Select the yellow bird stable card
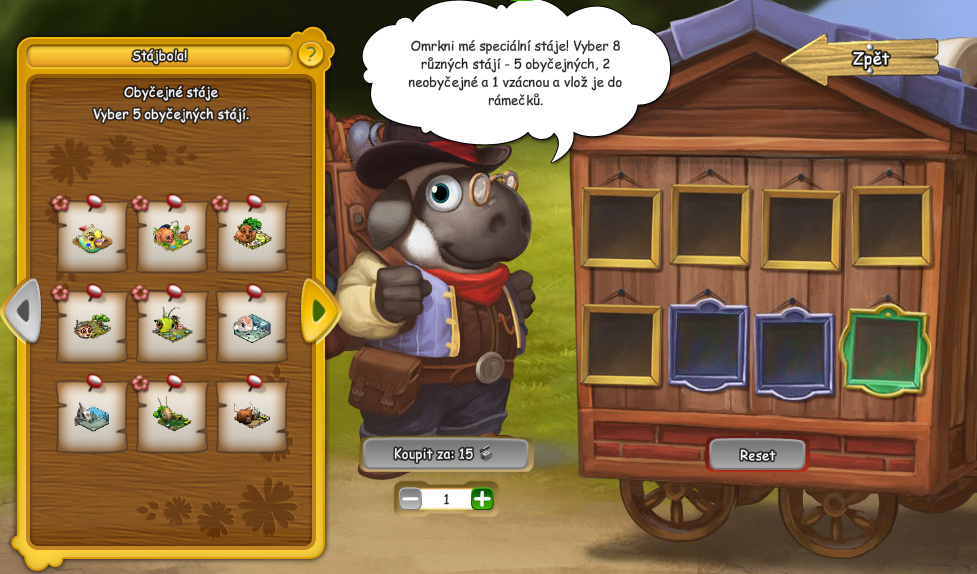 point(92,238)
